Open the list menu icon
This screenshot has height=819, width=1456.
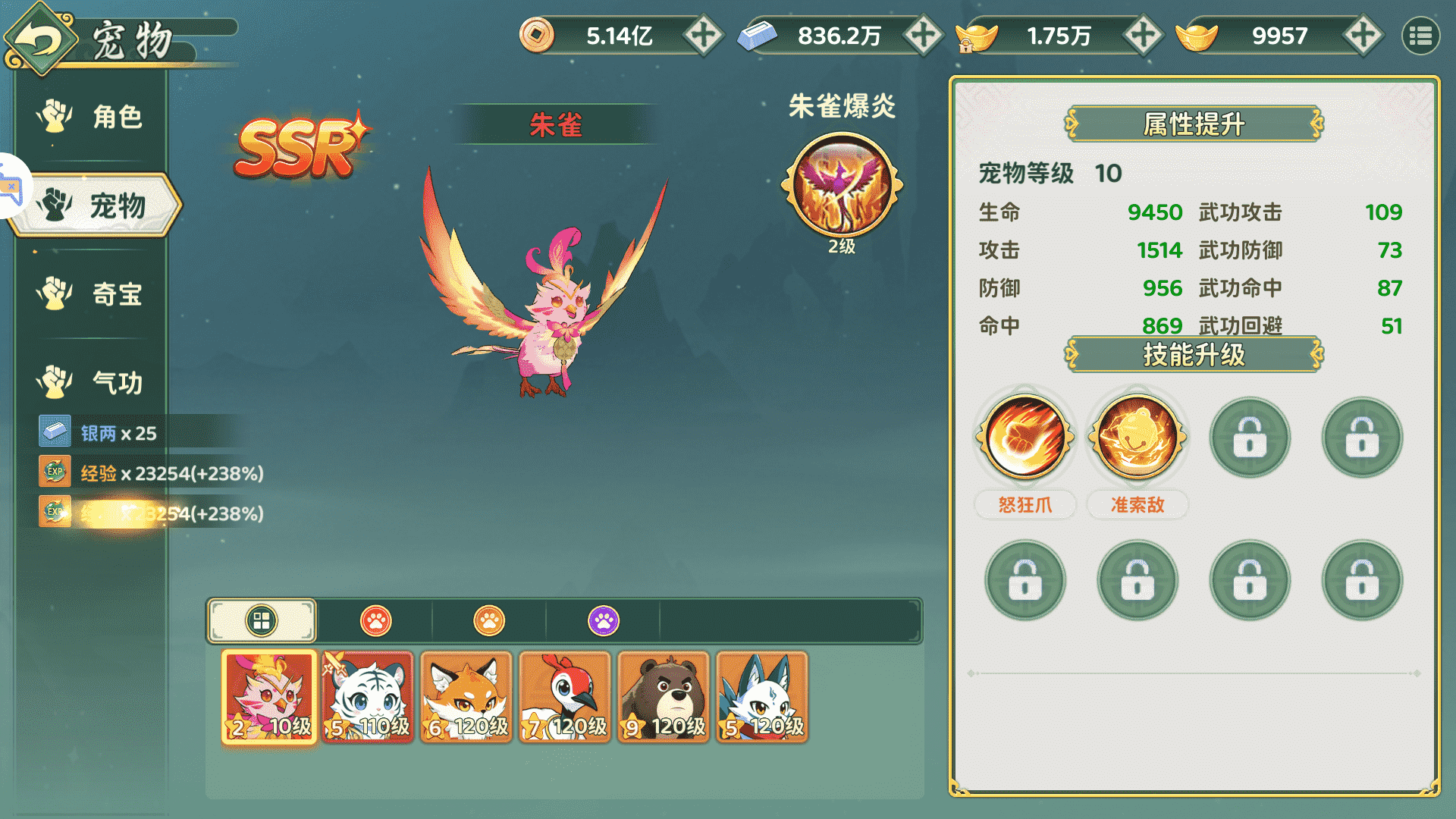coord(1420,36)
